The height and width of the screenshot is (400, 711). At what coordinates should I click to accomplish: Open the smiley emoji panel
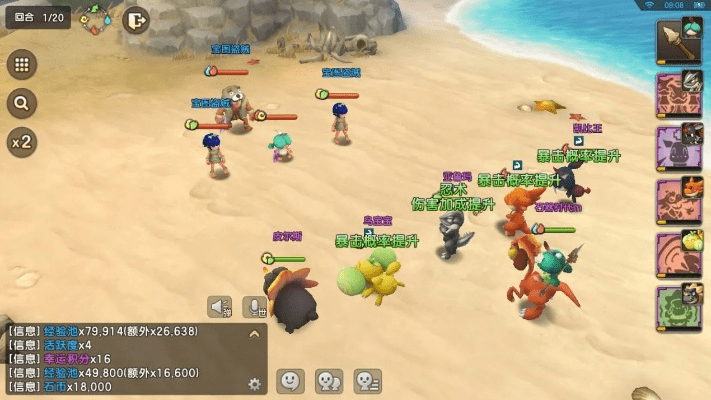[x=290, y=381]
